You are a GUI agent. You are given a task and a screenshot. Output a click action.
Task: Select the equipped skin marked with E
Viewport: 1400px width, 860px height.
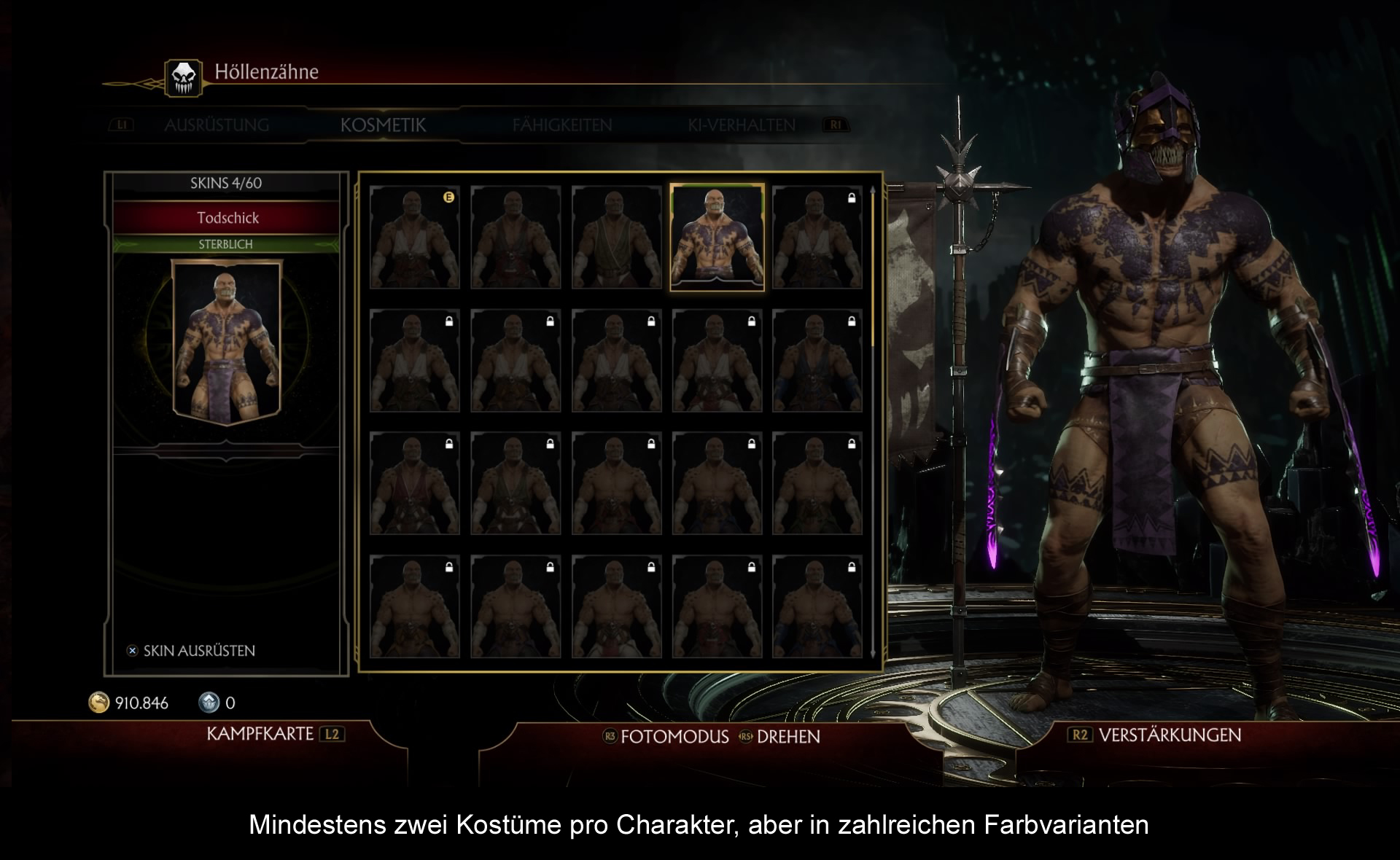(x=414, y=238)
